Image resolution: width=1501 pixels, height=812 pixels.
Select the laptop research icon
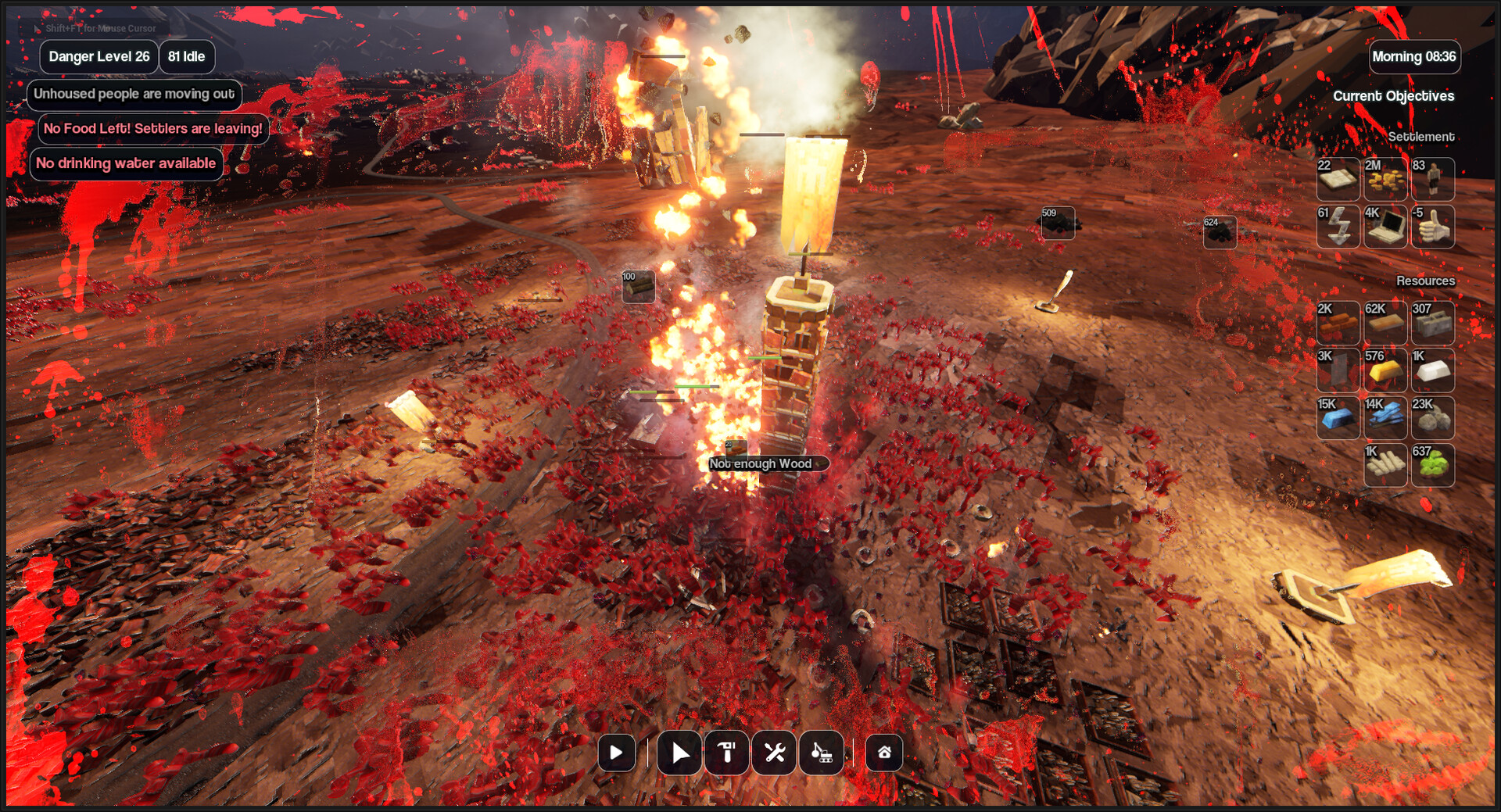pos(1385,227)
